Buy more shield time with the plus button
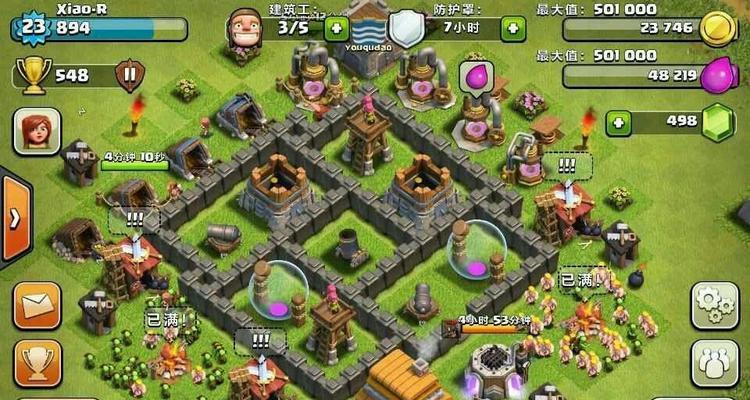The image size is (750, 400). tap(514, 27)
